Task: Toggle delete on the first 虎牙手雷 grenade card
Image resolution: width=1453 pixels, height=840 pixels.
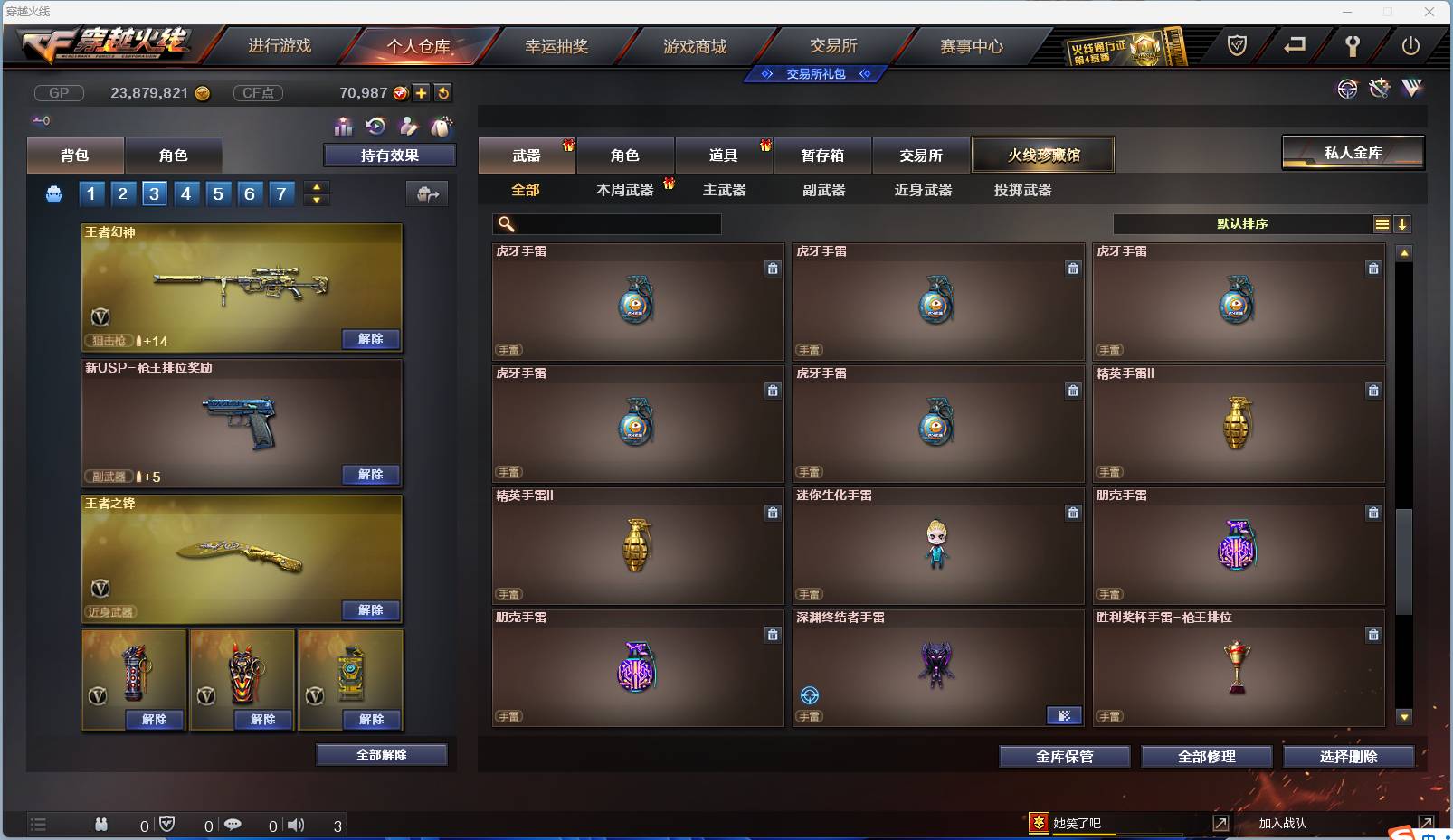Action: (774, 269)
